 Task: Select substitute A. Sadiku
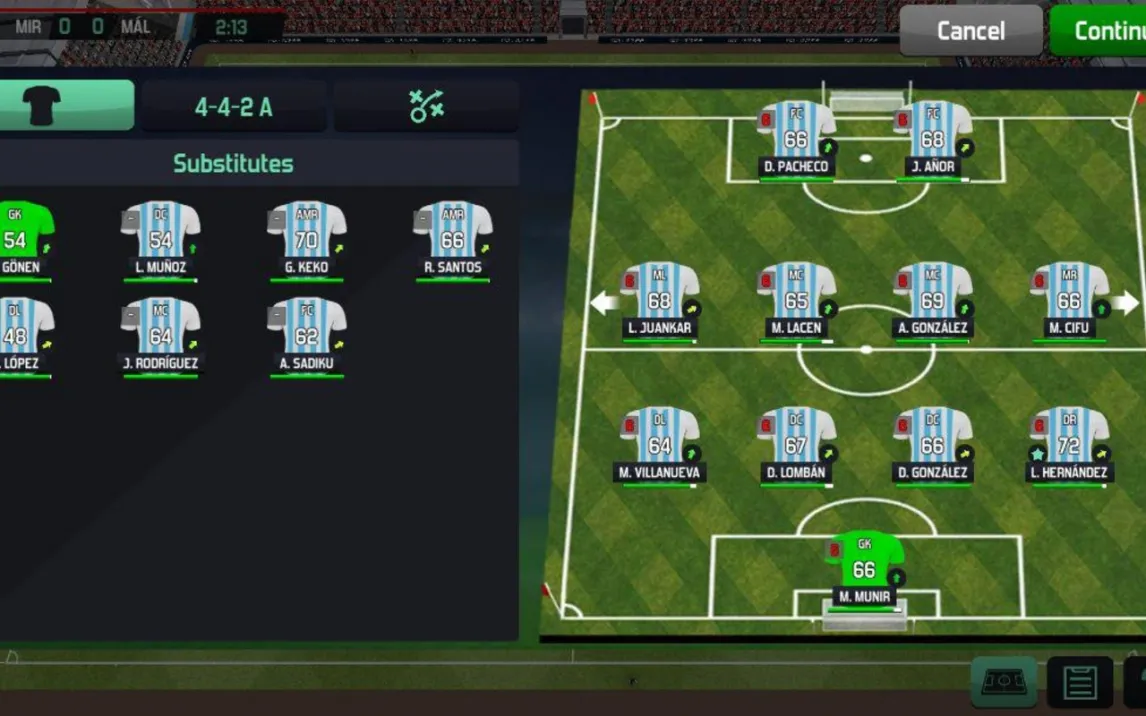point(306,332)
